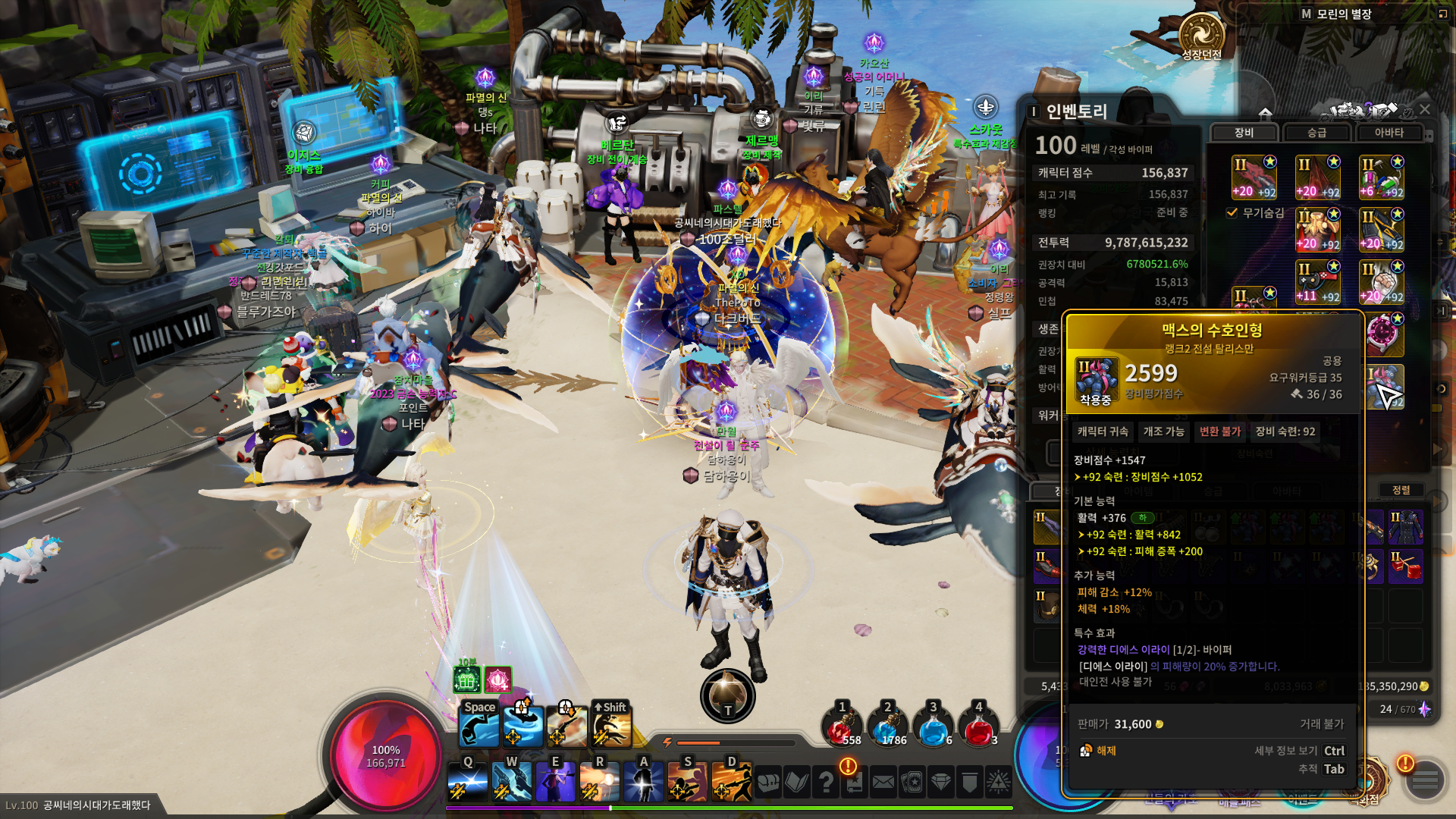Open the mail envelope menu icon
Image resolution: width=1456 pixels, height=819 pixels.
point(883,782)
